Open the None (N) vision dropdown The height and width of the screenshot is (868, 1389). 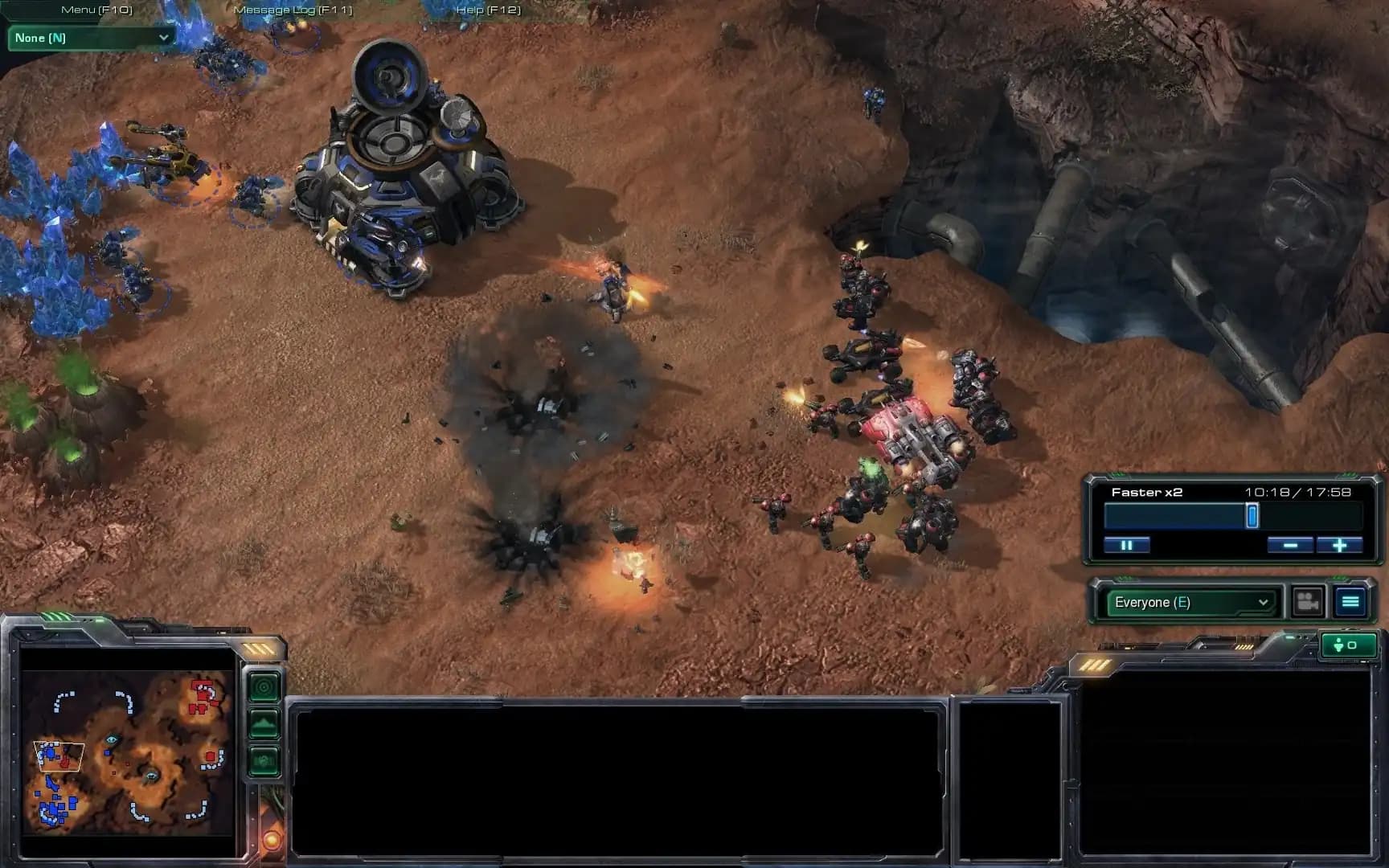click(x=88, y=37)
